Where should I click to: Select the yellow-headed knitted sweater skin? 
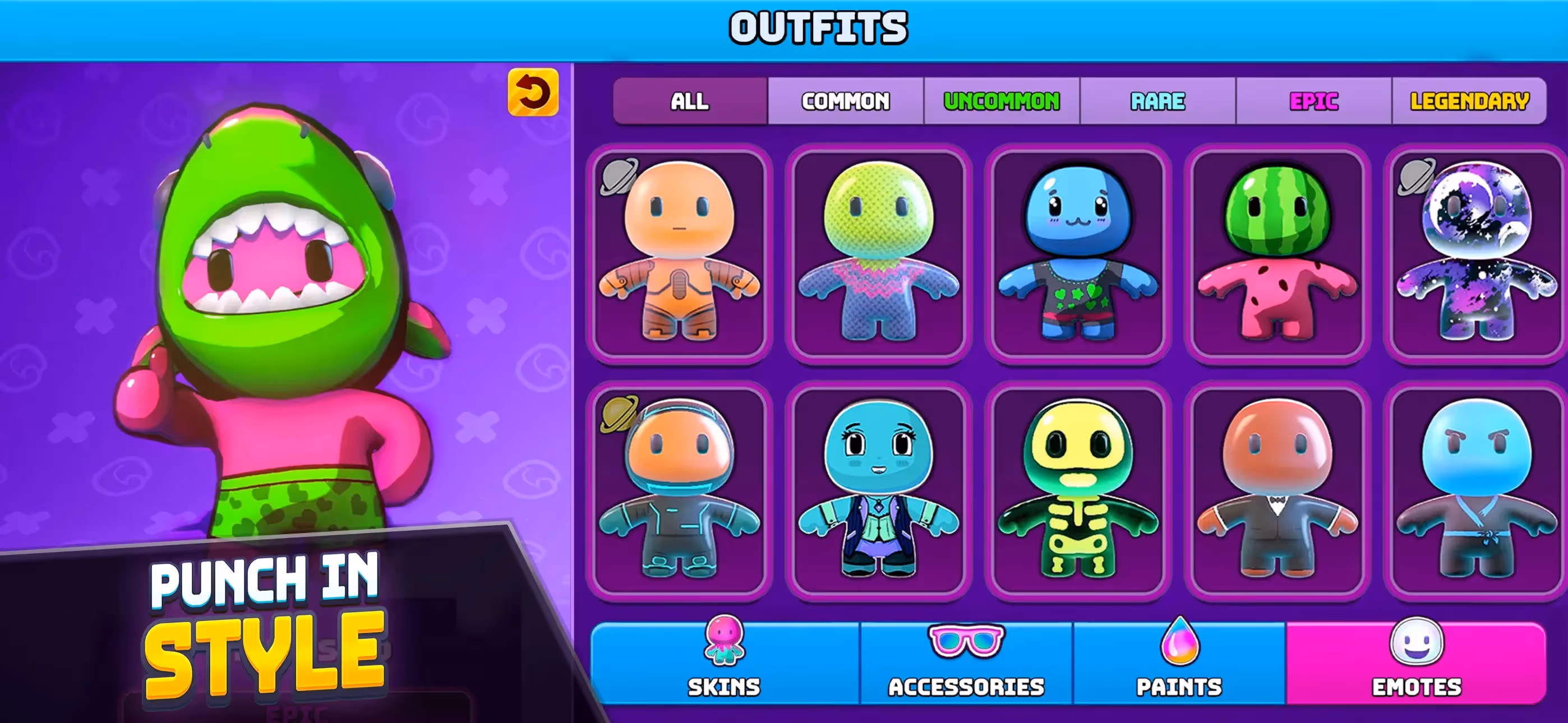pyautogui.click(x=878, y=253)
